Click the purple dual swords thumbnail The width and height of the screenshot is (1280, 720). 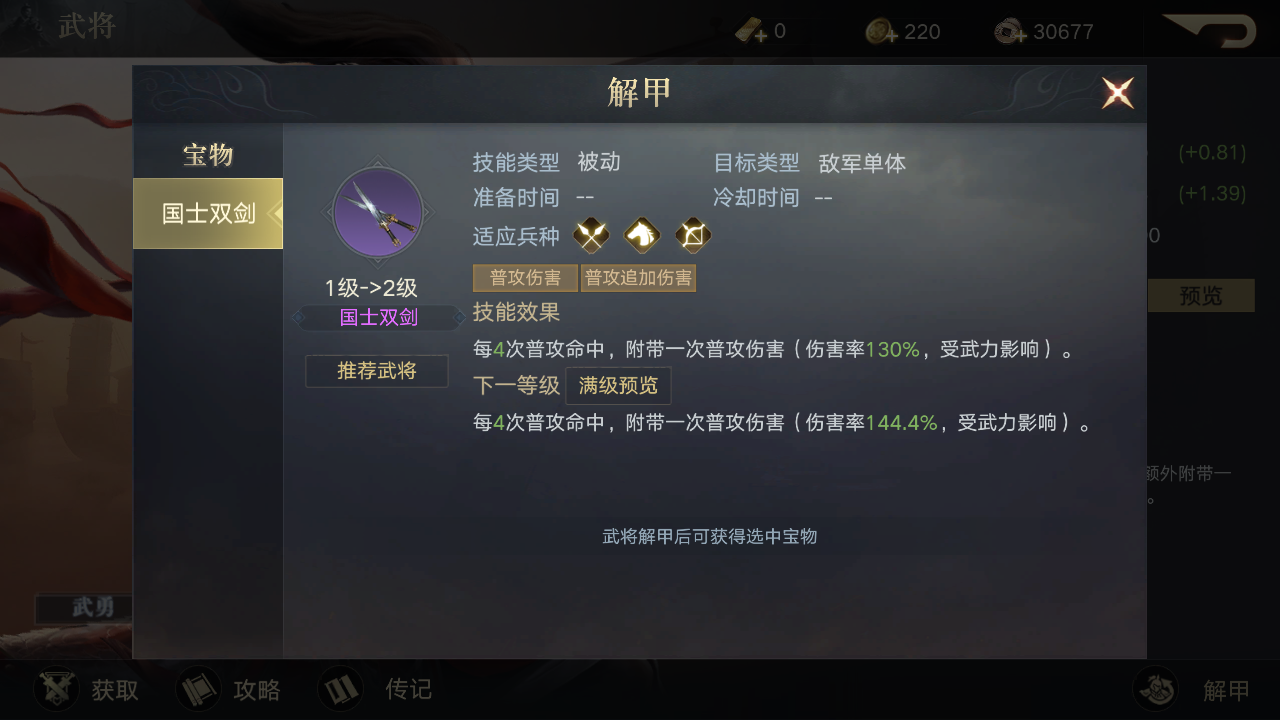click(x=377, y=212)
